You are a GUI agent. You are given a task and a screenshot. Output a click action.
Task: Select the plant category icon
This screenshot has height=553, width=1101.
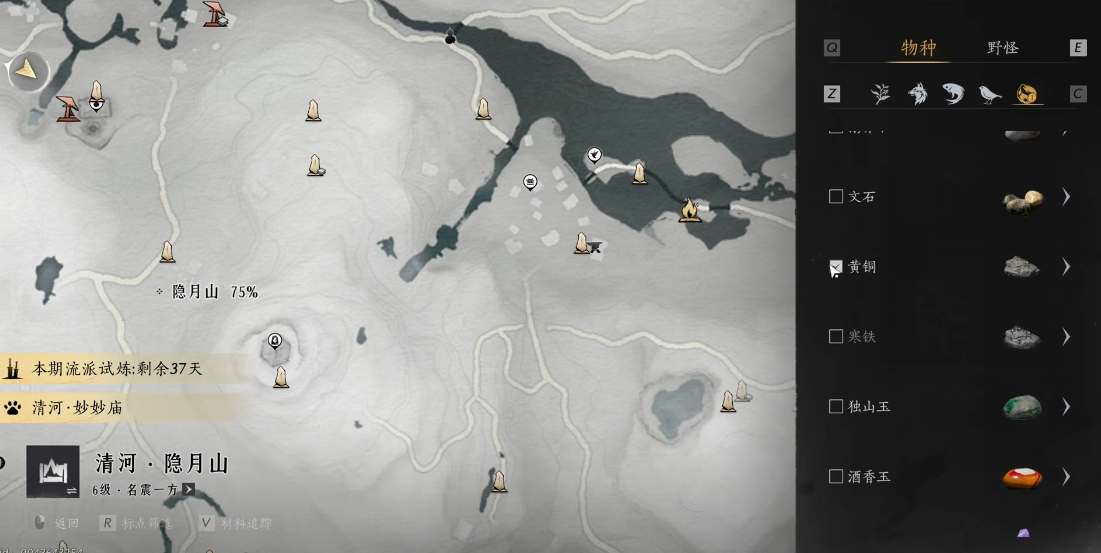tap(880, 94)
